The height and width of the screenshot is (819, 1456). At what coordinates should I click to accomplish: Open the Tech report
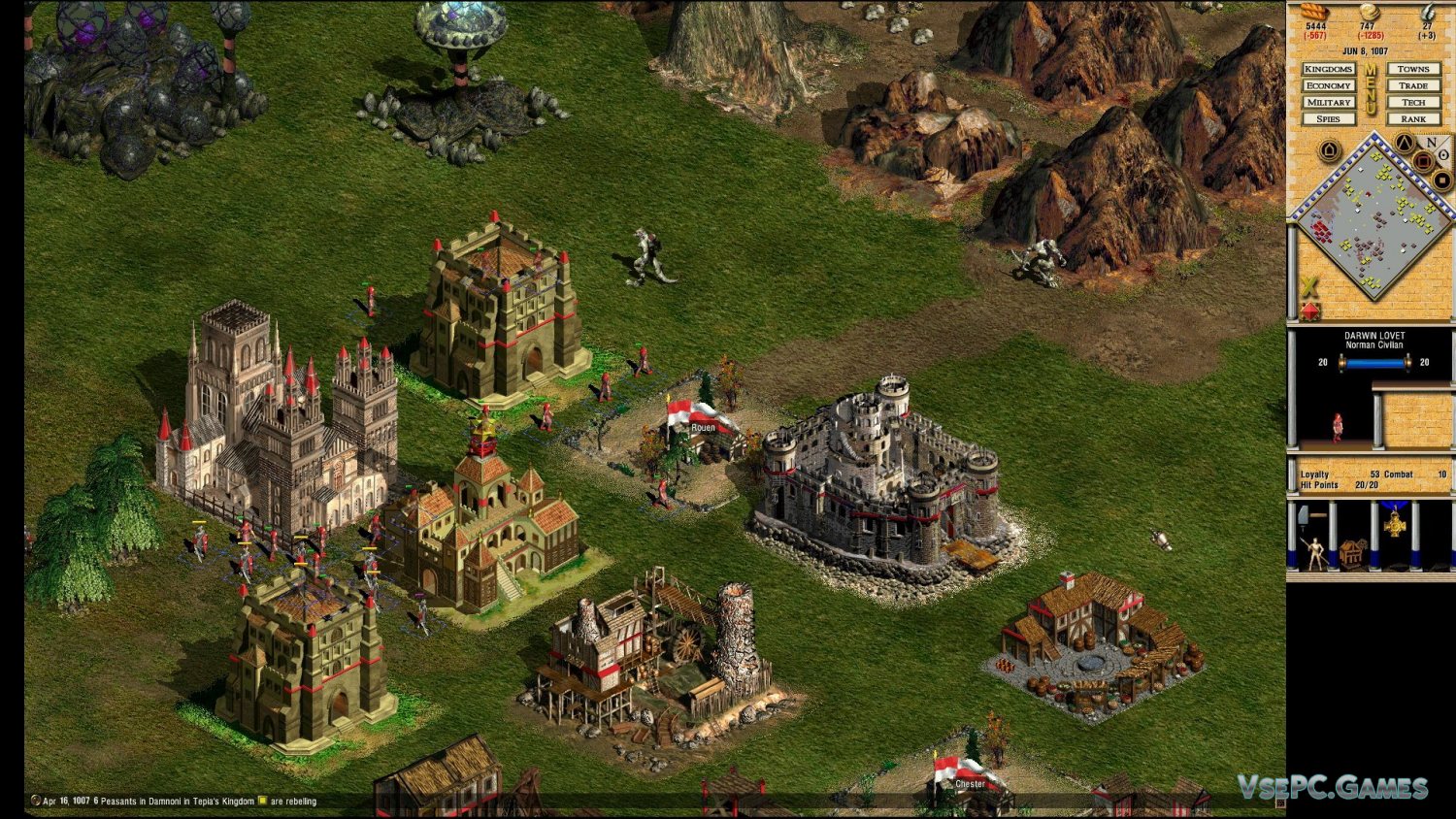pos(1413,102)
